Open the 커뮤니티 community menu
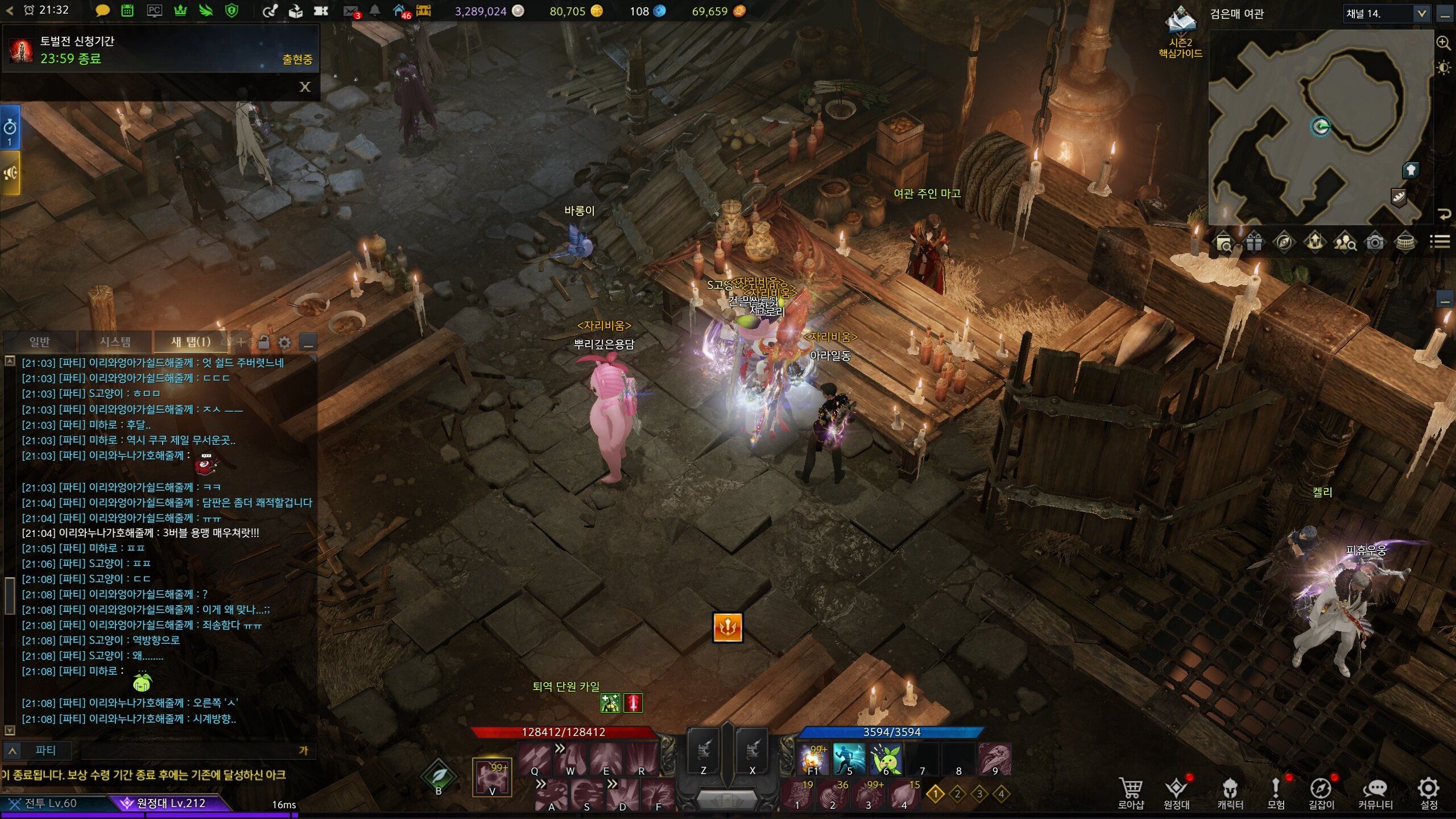This screenshot has height=819, width=1456. pos(1375,792)
